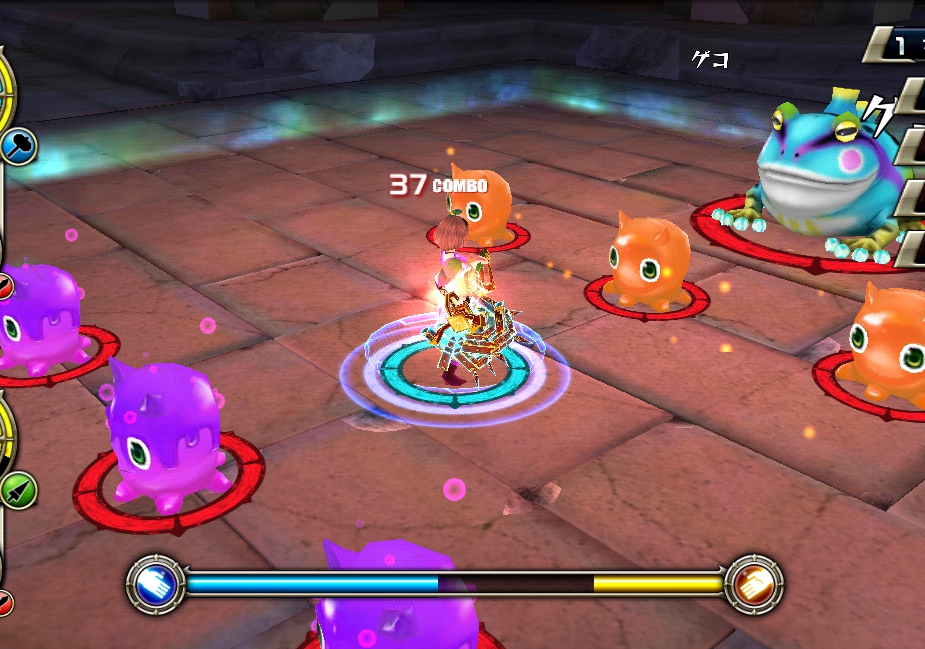Select the orange hand icon on the gauge
The image size is (925, 649).
pyautogui.click(x=754, y=584)
